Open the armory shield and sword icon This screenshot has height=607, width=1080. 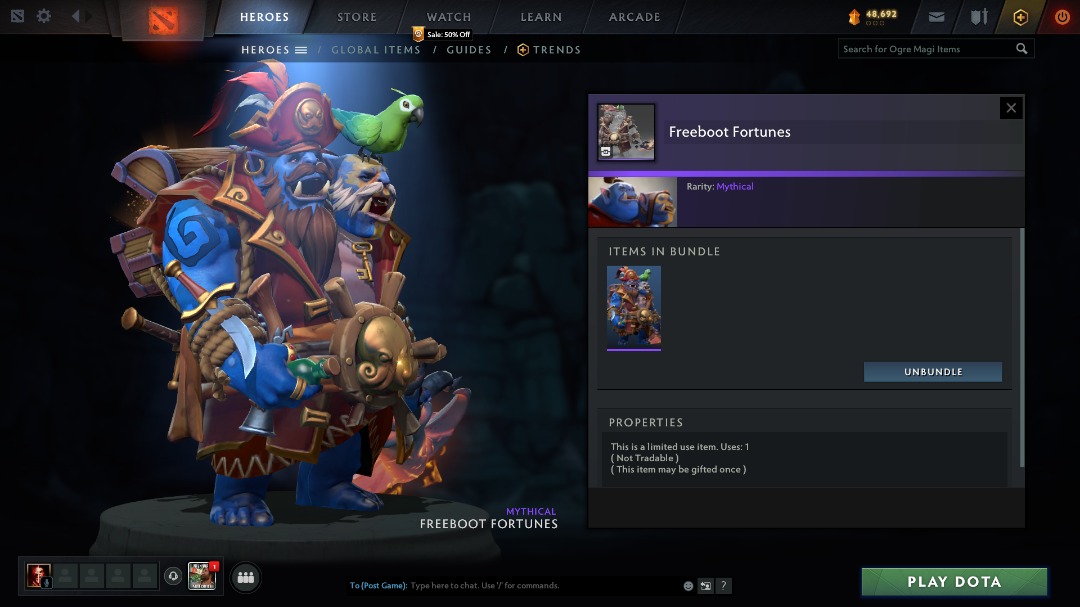[979, 17]
